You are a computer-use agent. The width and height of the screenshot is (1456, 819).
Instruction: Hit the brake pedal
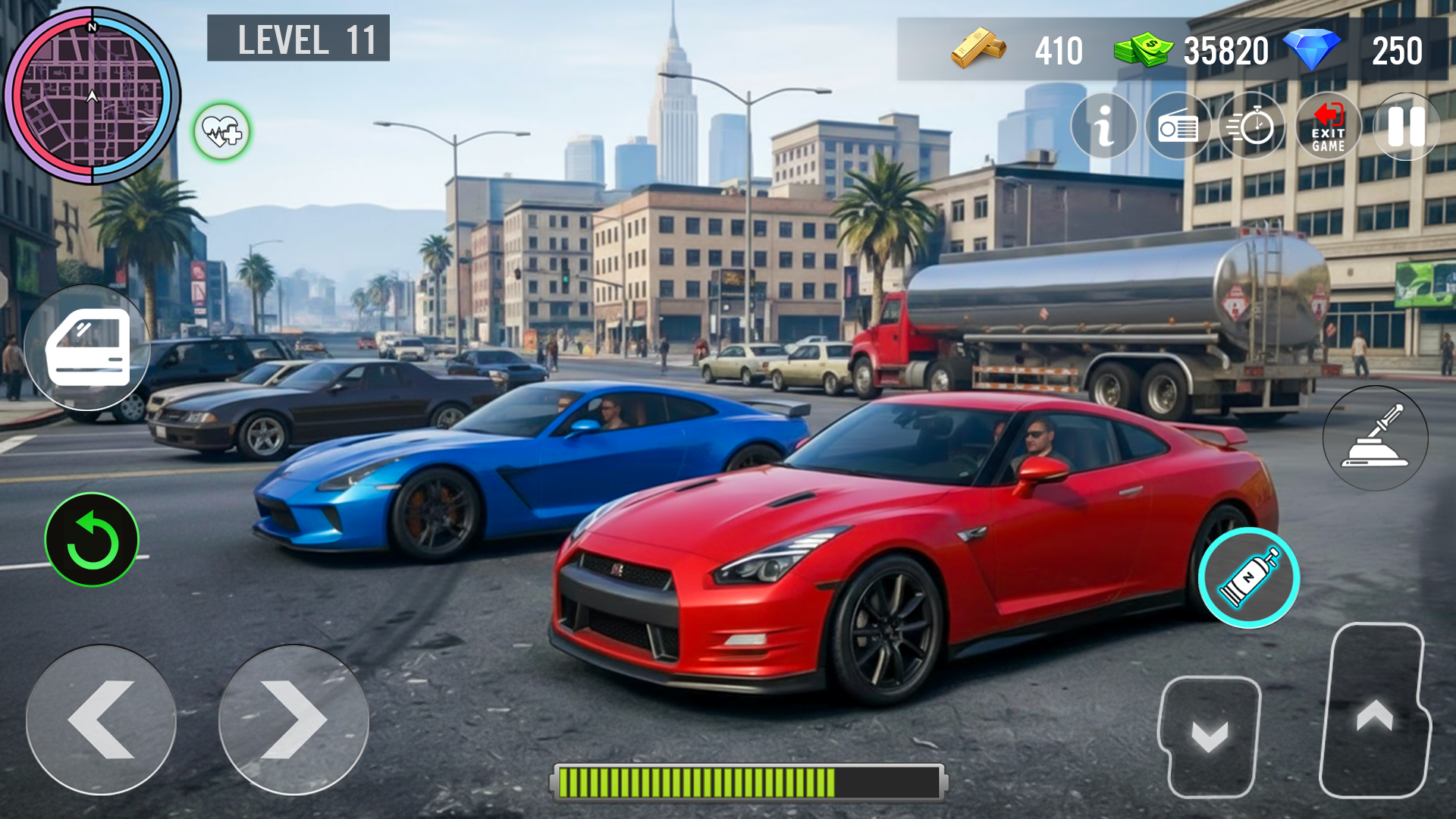(x=1210, y=736)
